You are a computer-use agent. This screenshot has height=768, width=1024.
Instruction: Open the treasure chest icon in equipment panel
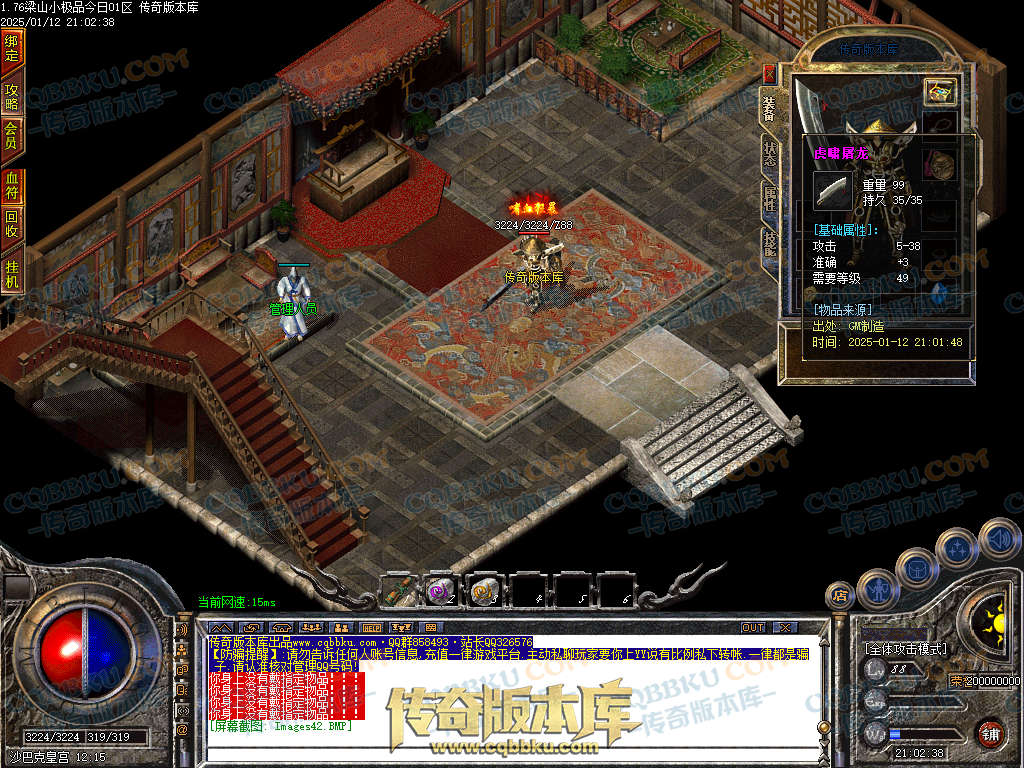point(940,92)
